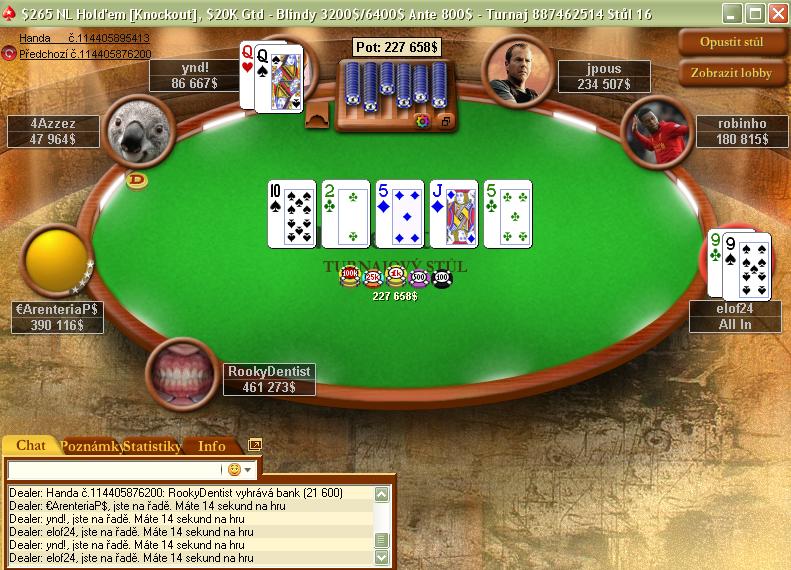This screenshot has height=570, width=791.
Task: Focus the chat message input field
Action: click(x=115, y=469)
